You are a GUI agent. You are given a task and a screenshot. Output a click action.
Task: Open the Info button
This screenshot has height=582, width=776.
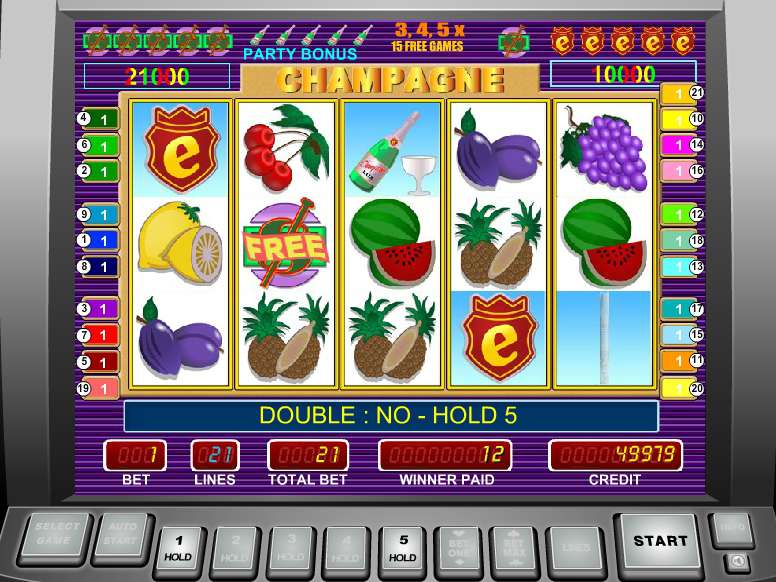731,527
